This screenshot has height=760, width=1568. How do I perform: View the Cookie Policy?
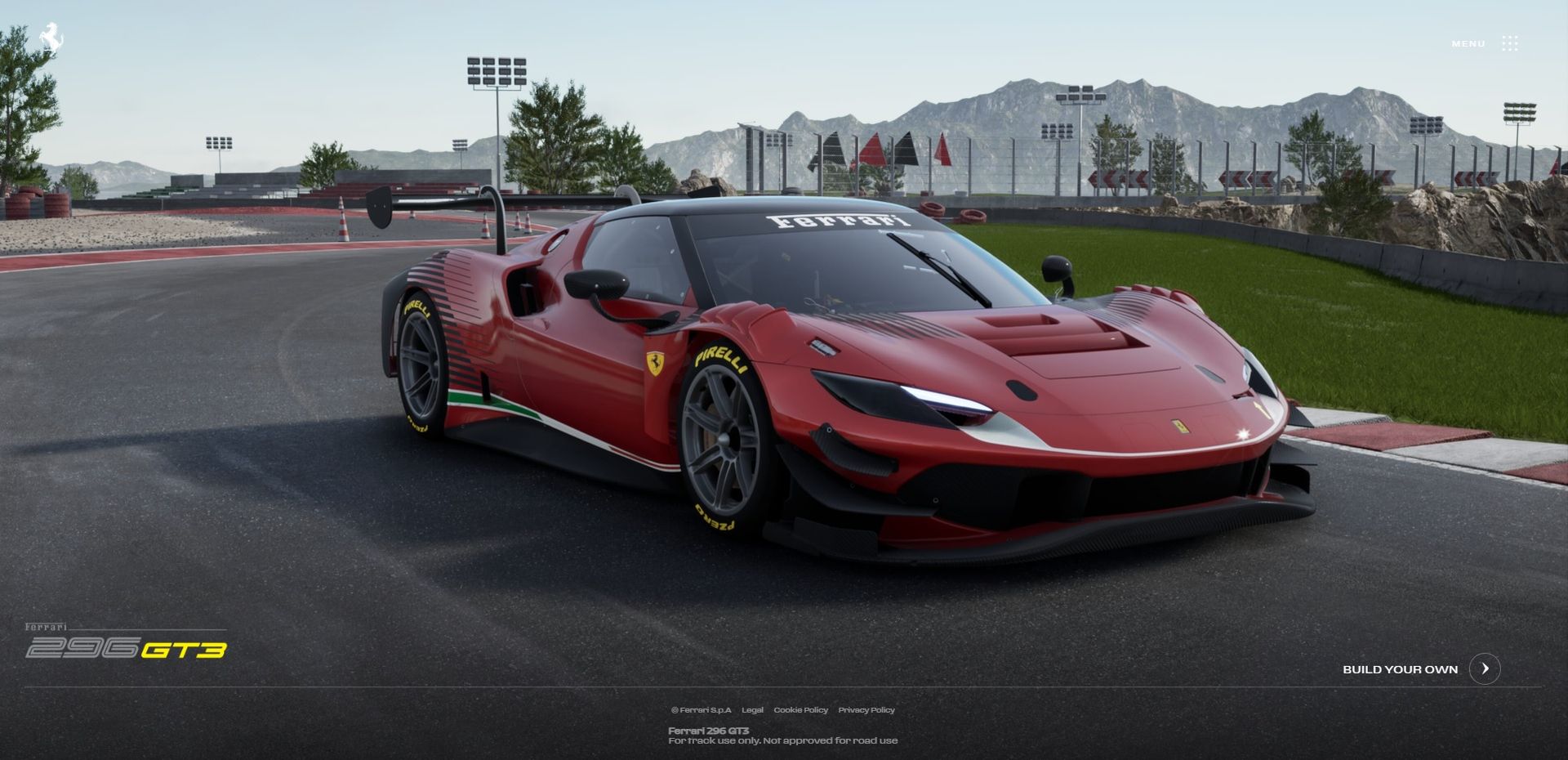800,710
